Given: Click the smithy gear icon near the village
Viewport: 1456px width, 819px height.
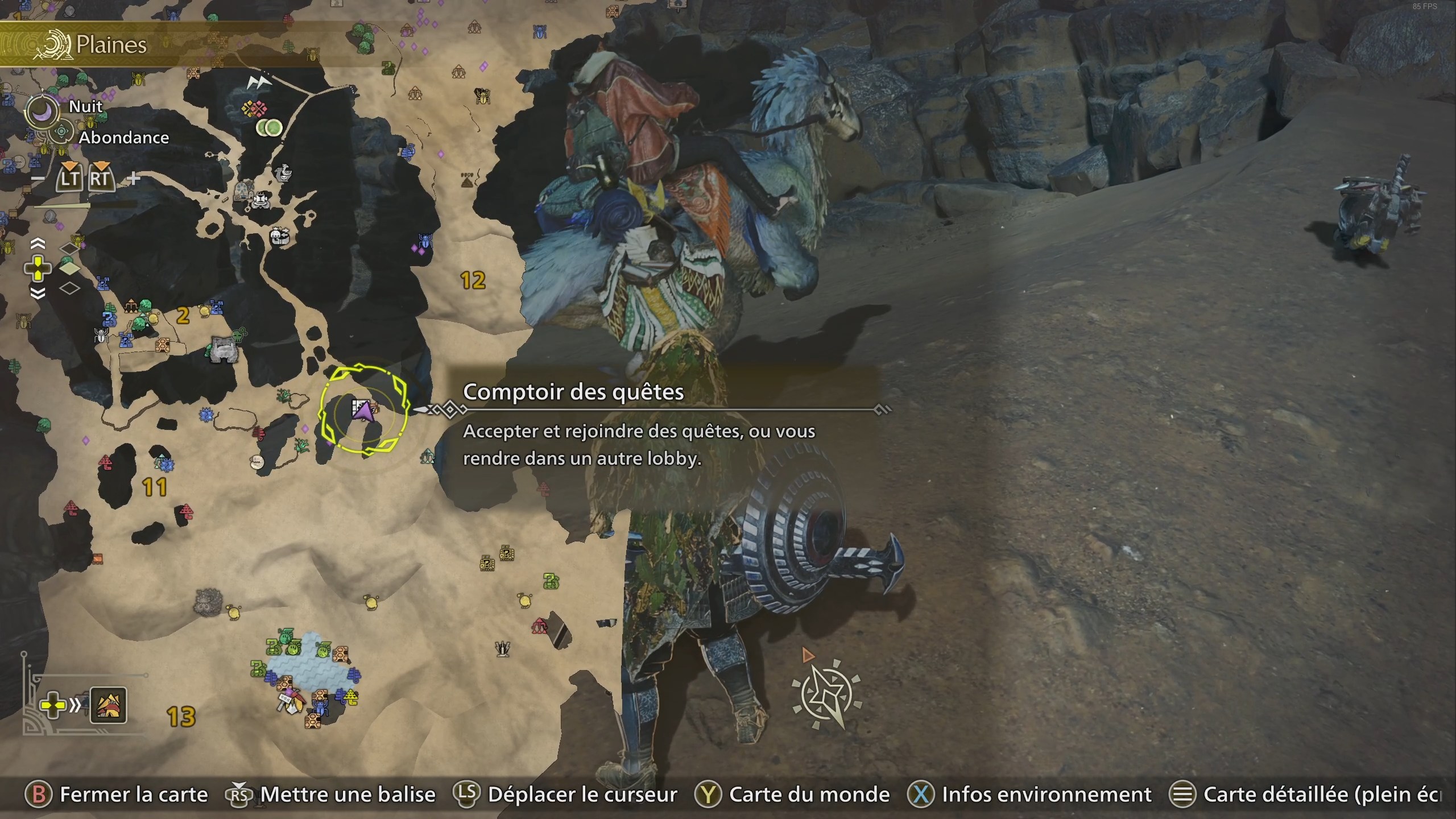Looking at the screenshot, I should [242, 188].
